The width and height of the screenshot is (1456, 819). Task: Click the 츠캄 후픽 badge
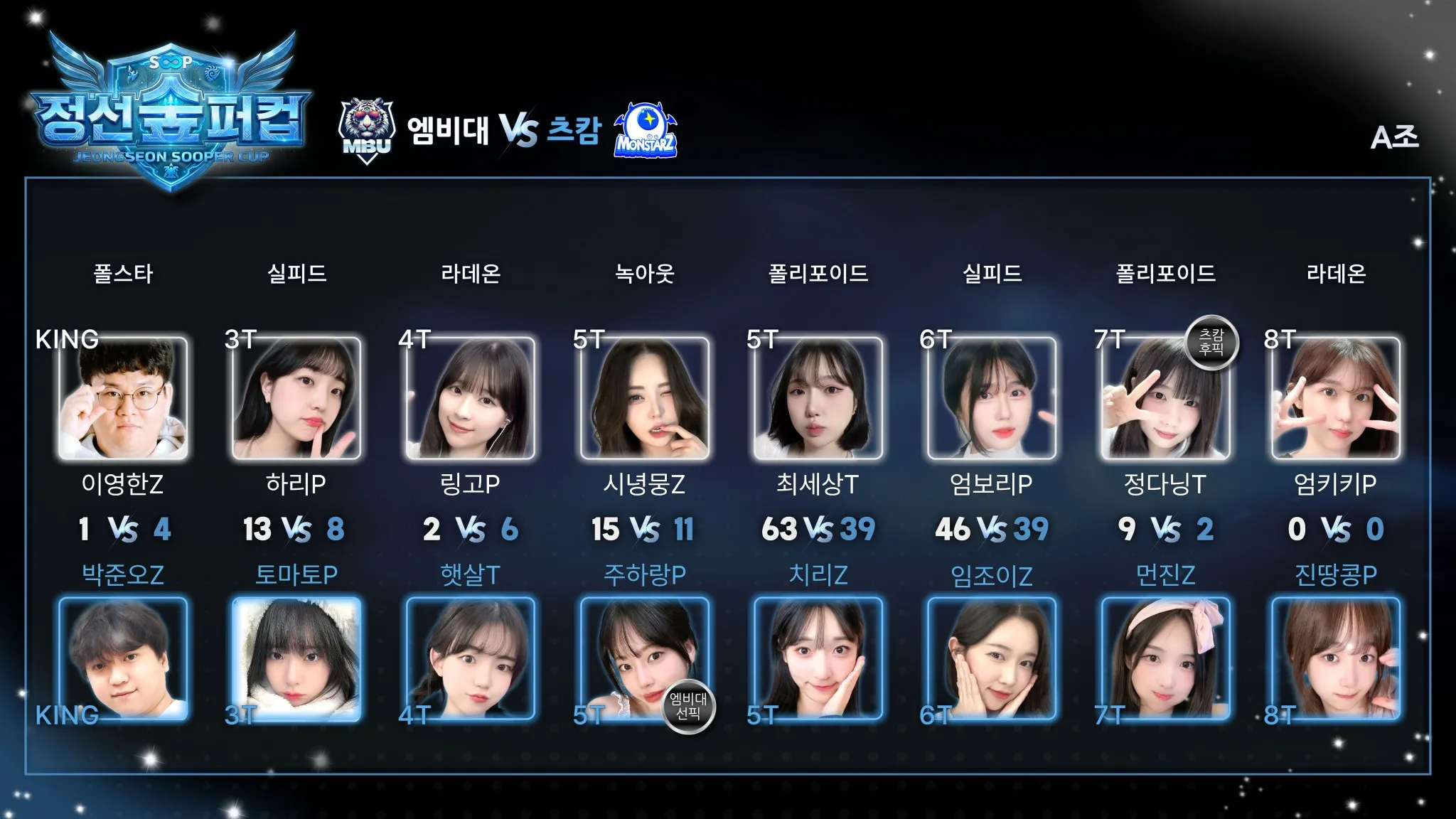(x=1211, y=342)
